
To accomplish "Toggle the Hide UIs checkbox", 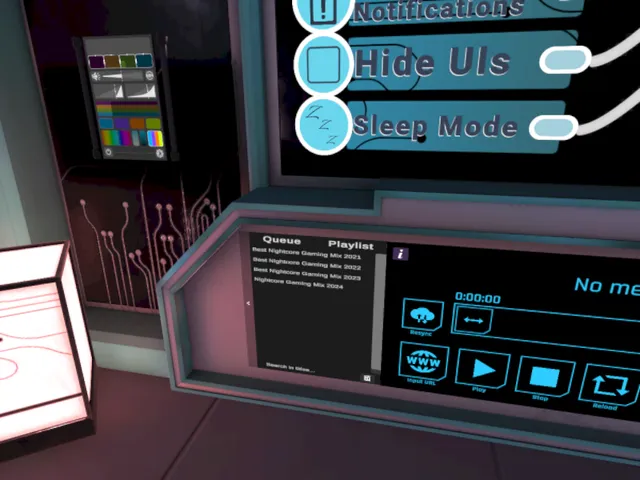I will click(x=323, y=64).
